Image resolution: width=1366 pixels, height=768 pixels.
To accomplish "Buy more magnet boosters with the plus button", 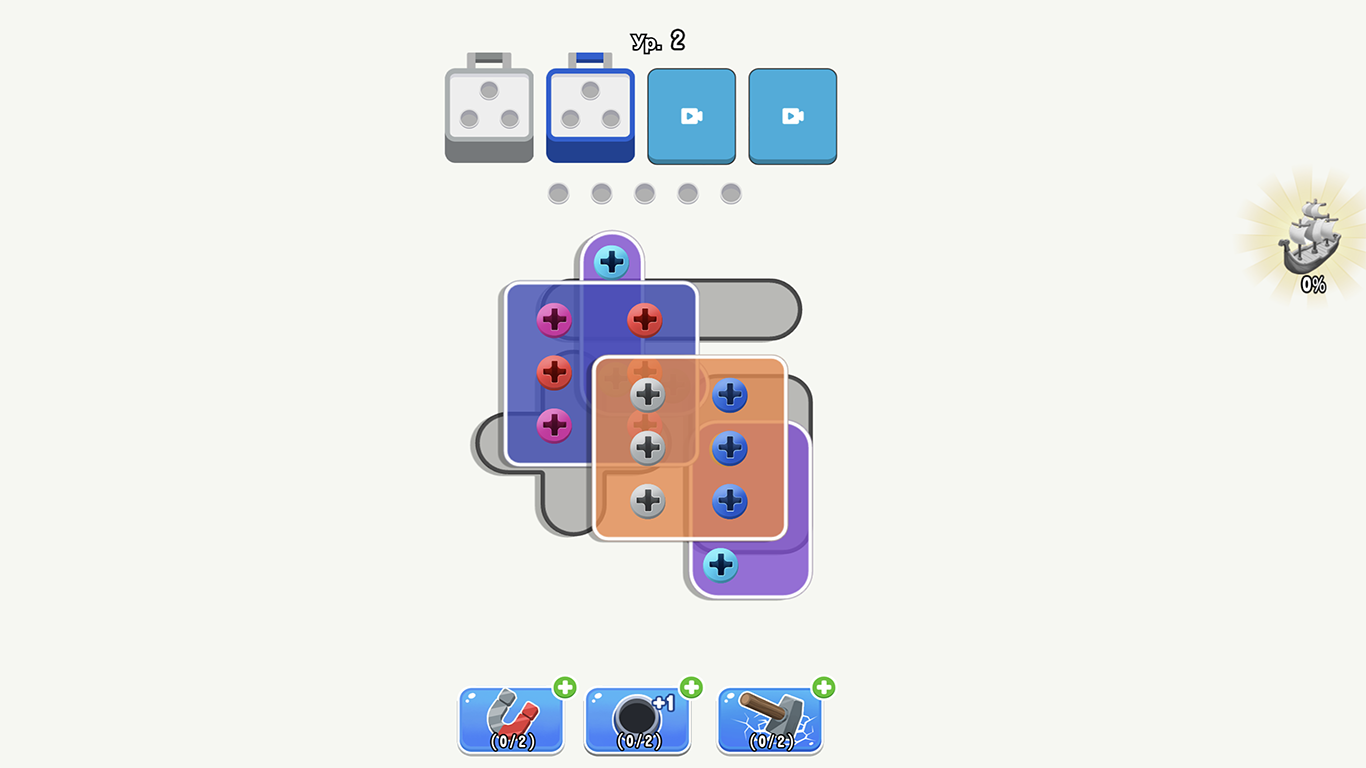I will tap(563, 689).
